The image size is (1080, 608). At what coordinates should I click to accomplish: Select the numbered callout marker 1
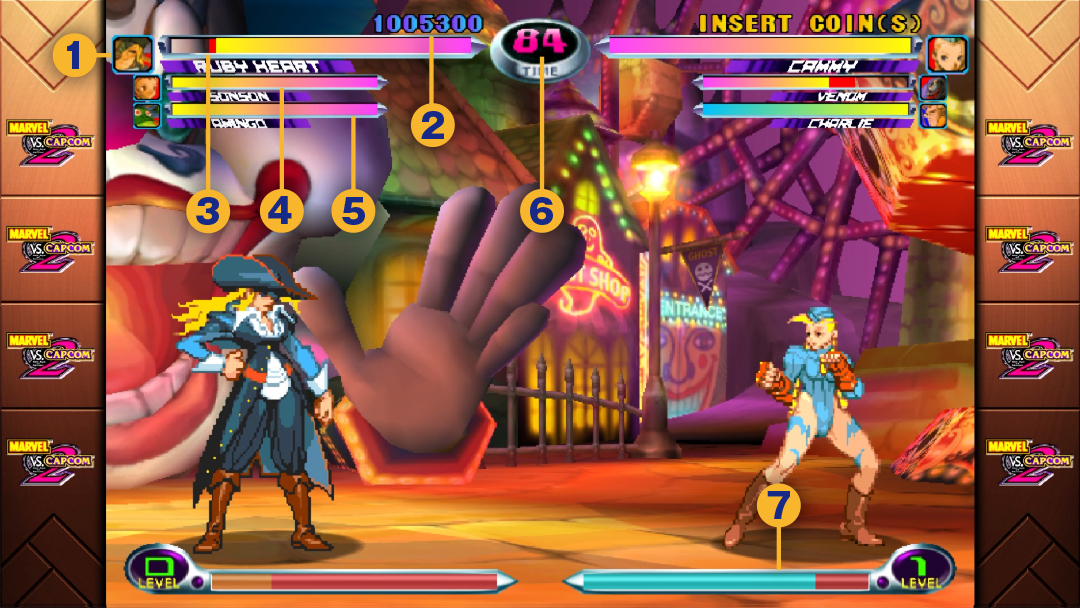76,56
